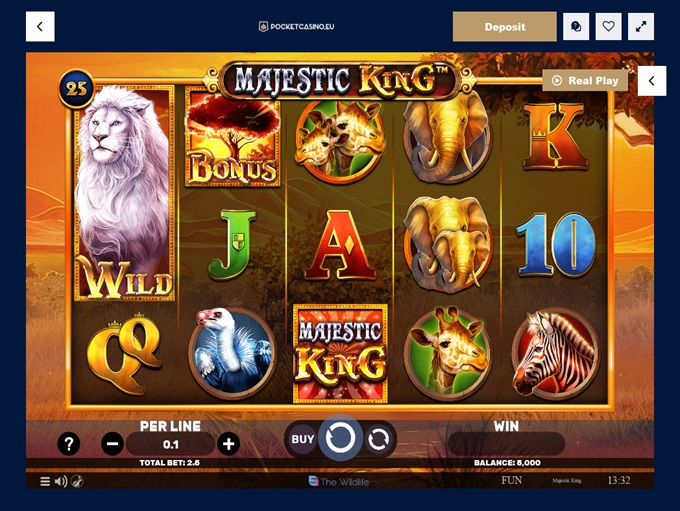Increase the per line bet
Viewport: 680px width, 511px height.
click(x=229, y=444)
